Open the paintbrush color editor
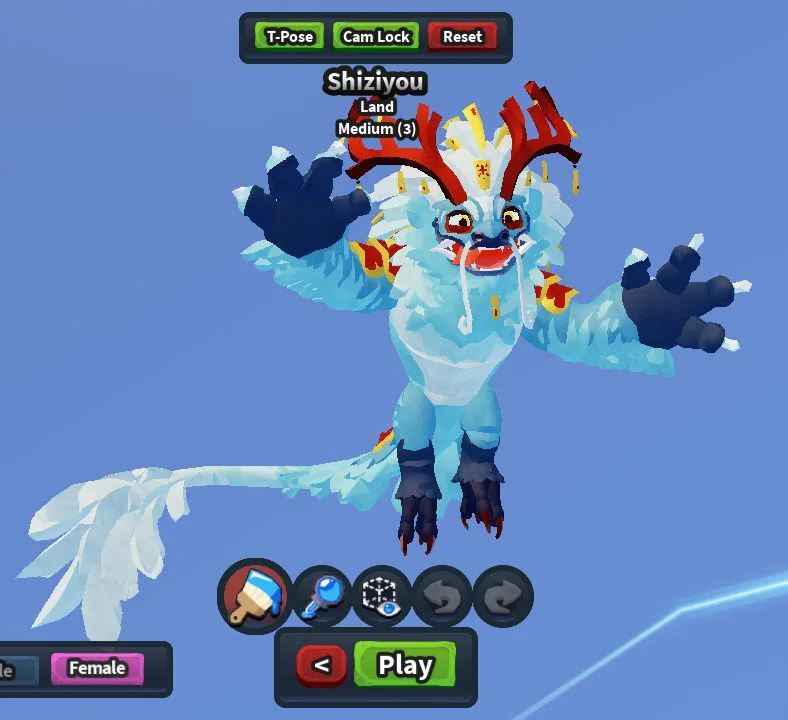Viewport: 788px width, 720px height. 255,596
